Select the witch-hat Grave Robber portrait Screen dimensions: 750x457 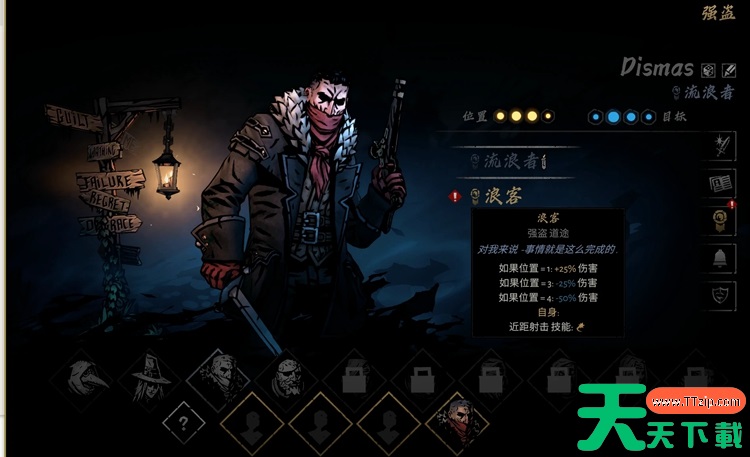[150, 378]
